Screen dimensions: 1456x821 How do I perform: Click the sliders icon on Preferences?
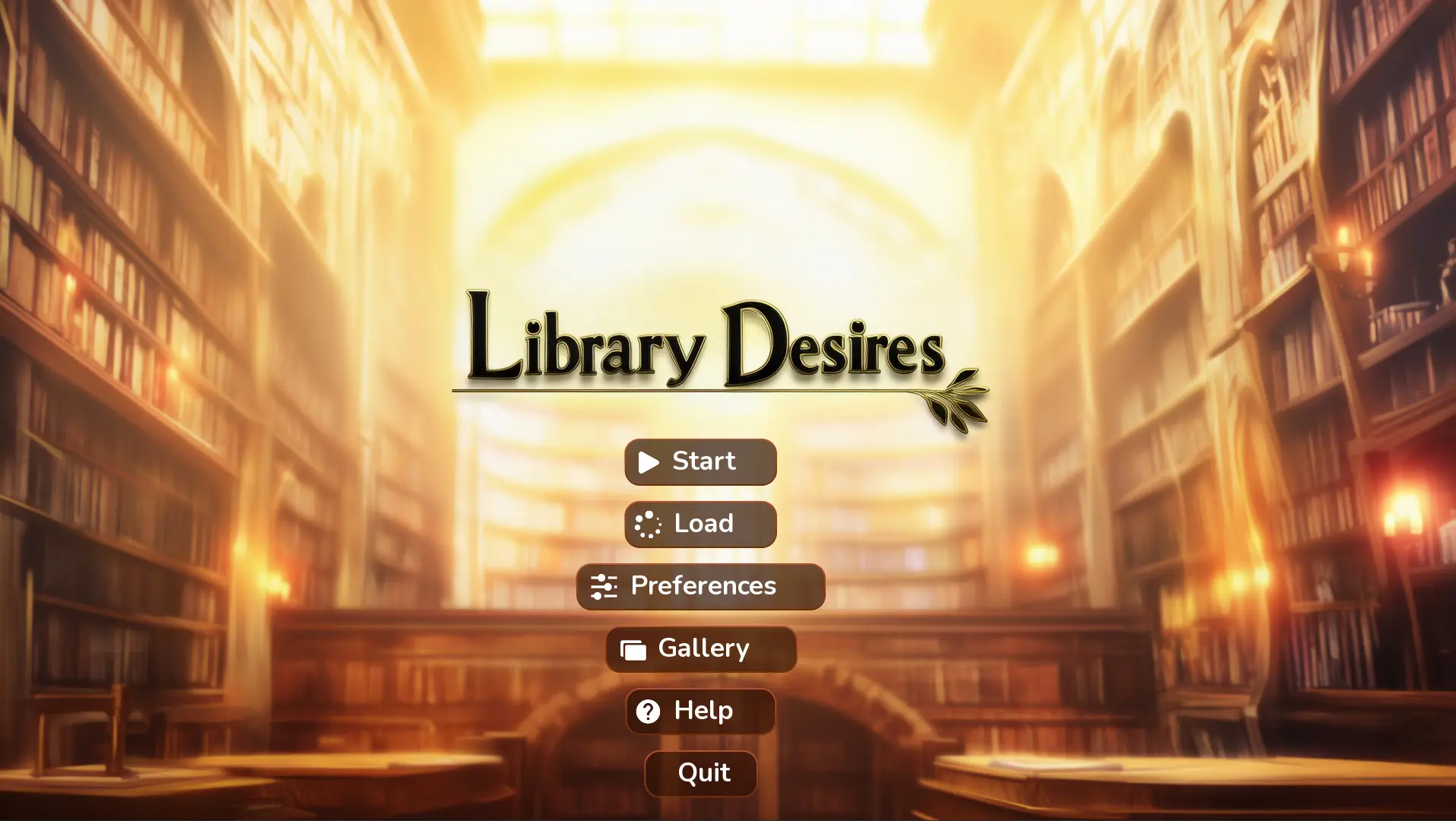click(602, 586)
